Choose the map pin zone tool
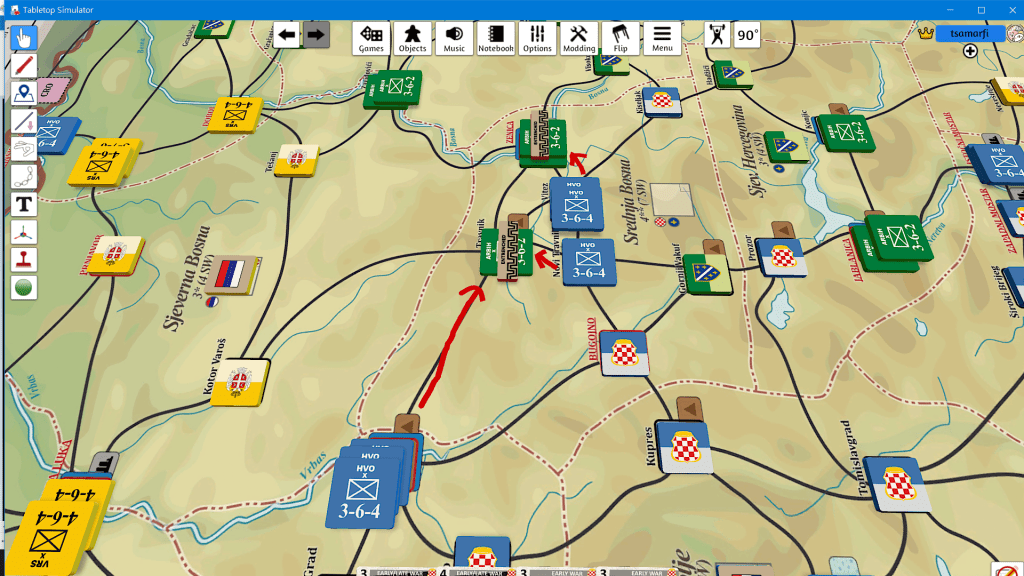The width and height of the screenshot is (1024, 576). click(x=24, y=94)
